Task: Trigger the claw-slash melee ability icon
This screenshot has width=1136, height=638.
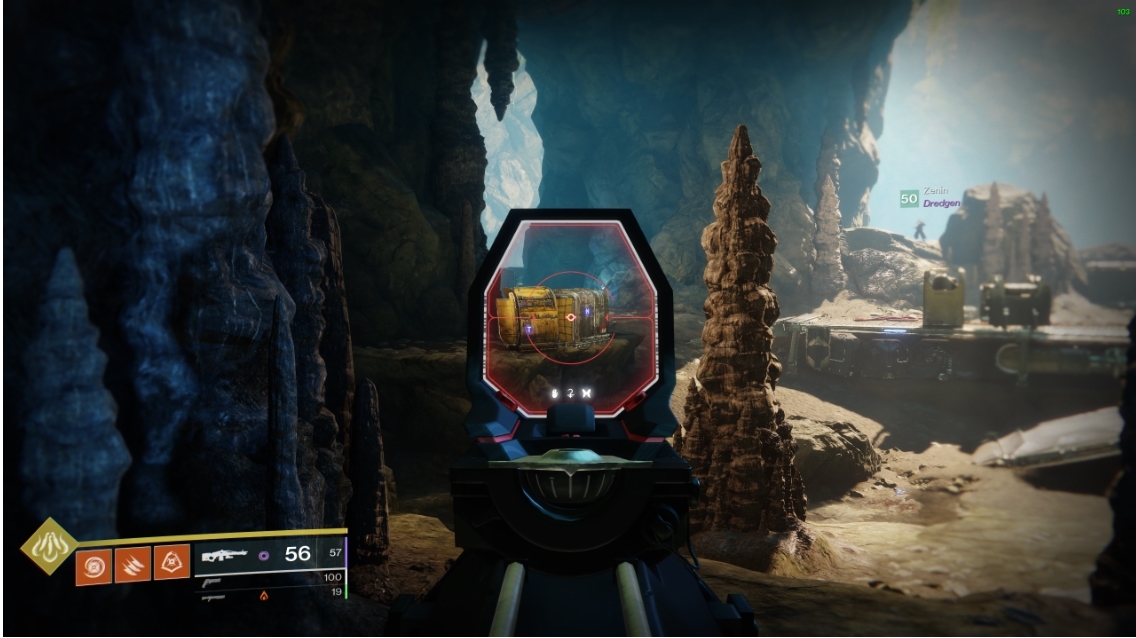Action: [132, 564]
